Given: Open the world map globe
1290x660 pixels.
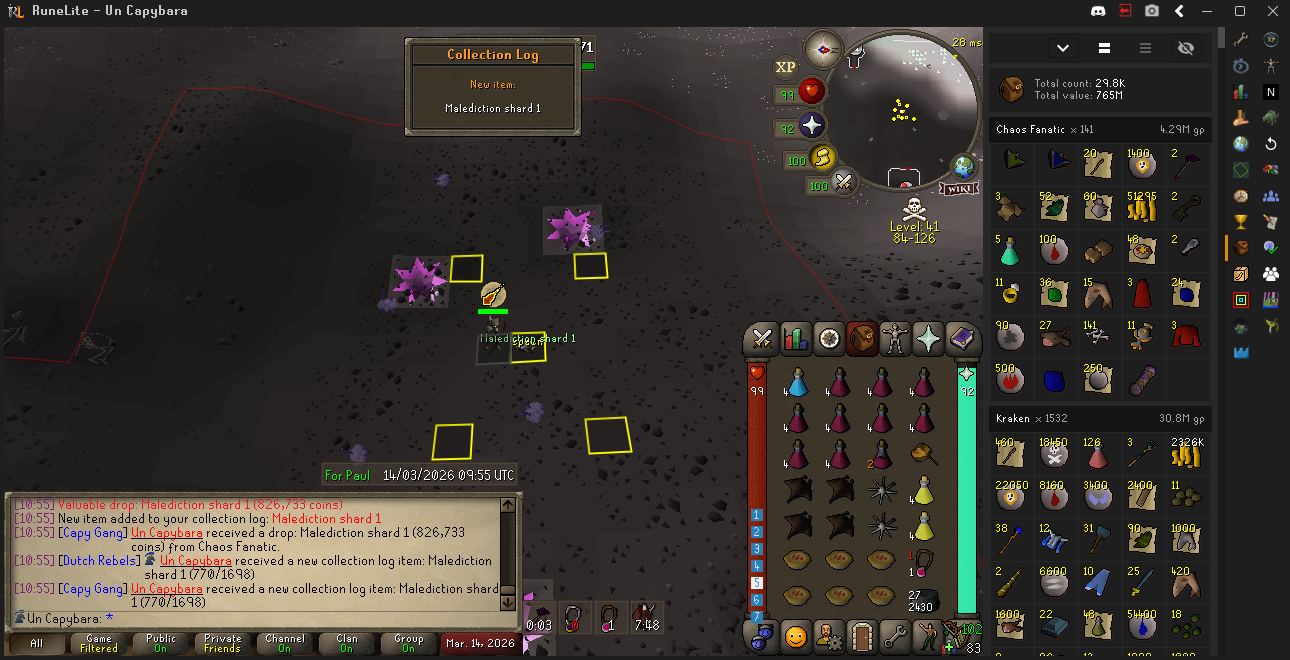Looking at the screenshot, I should click(963, 166).
